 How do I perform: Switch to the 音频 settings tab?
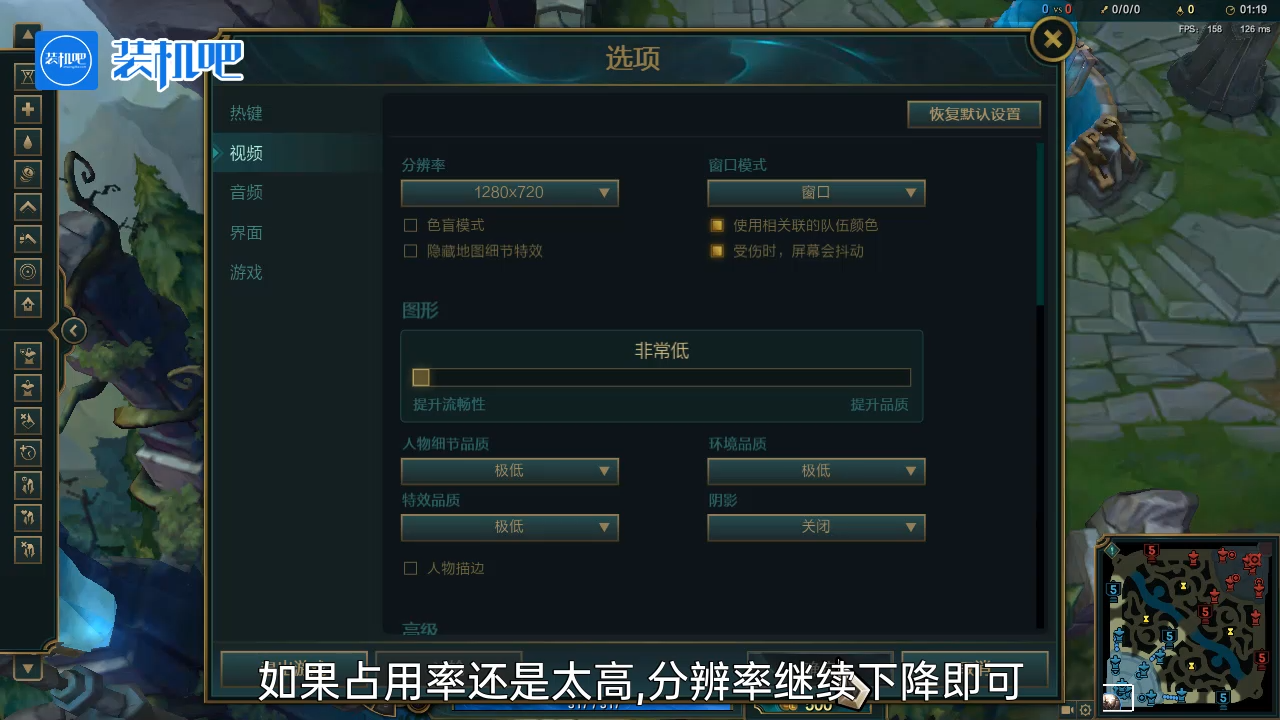pyautogui.click(x=246, y=192)
